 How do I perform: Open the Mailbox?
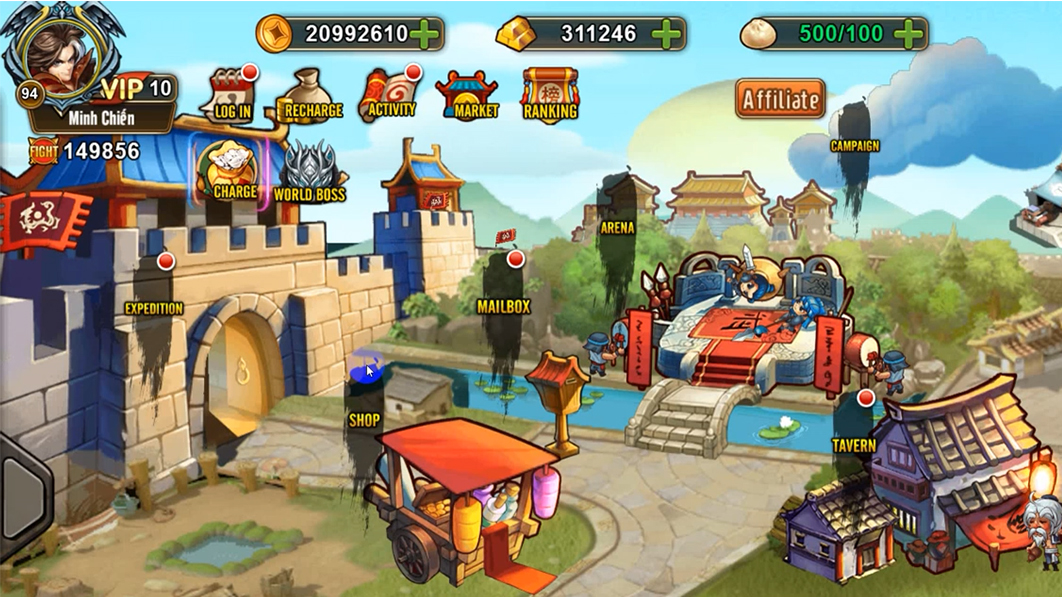click(503, 305)
